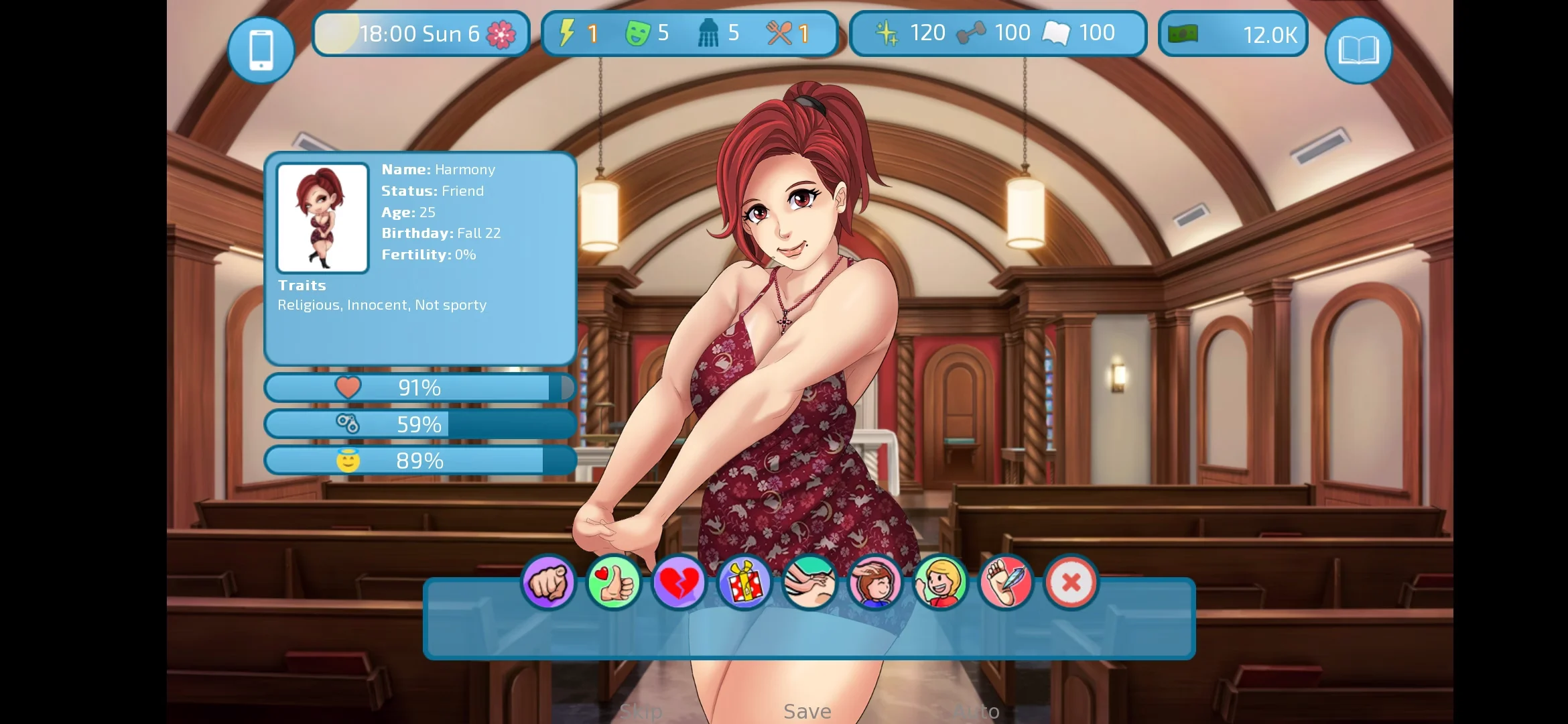The width and height of the screenshot is (1568, 724).
Task: Open the smartphone menu
Action: 261,50
